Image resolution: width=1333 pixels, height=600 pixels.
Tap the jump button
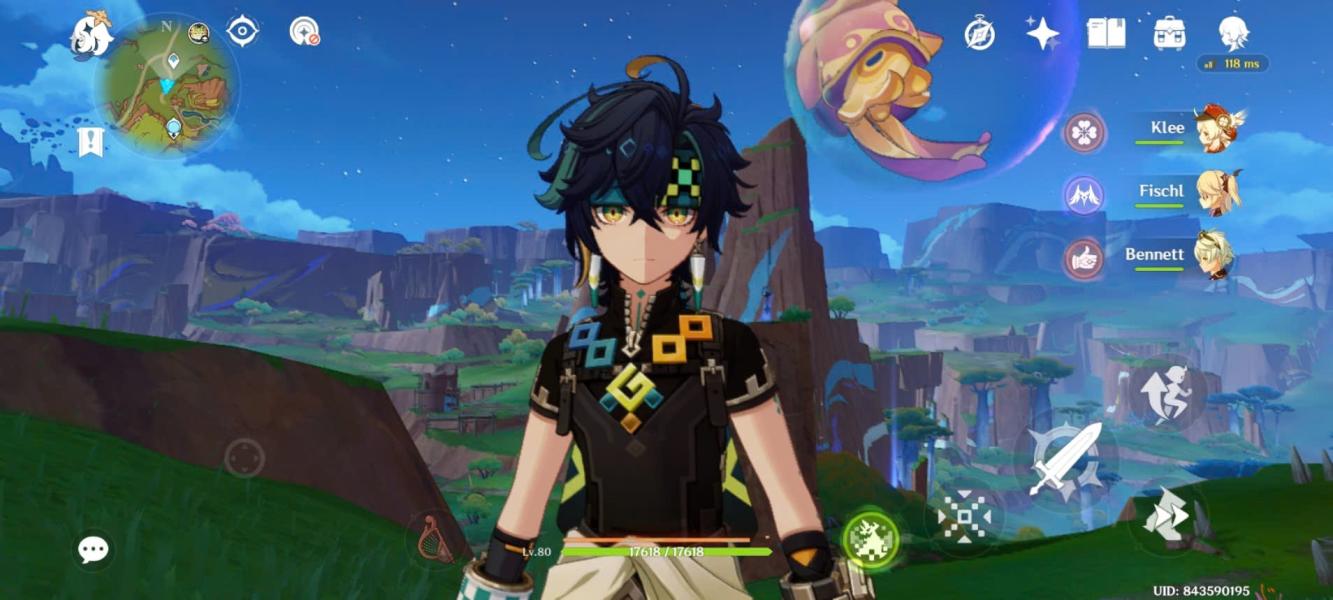[1167, 392]
